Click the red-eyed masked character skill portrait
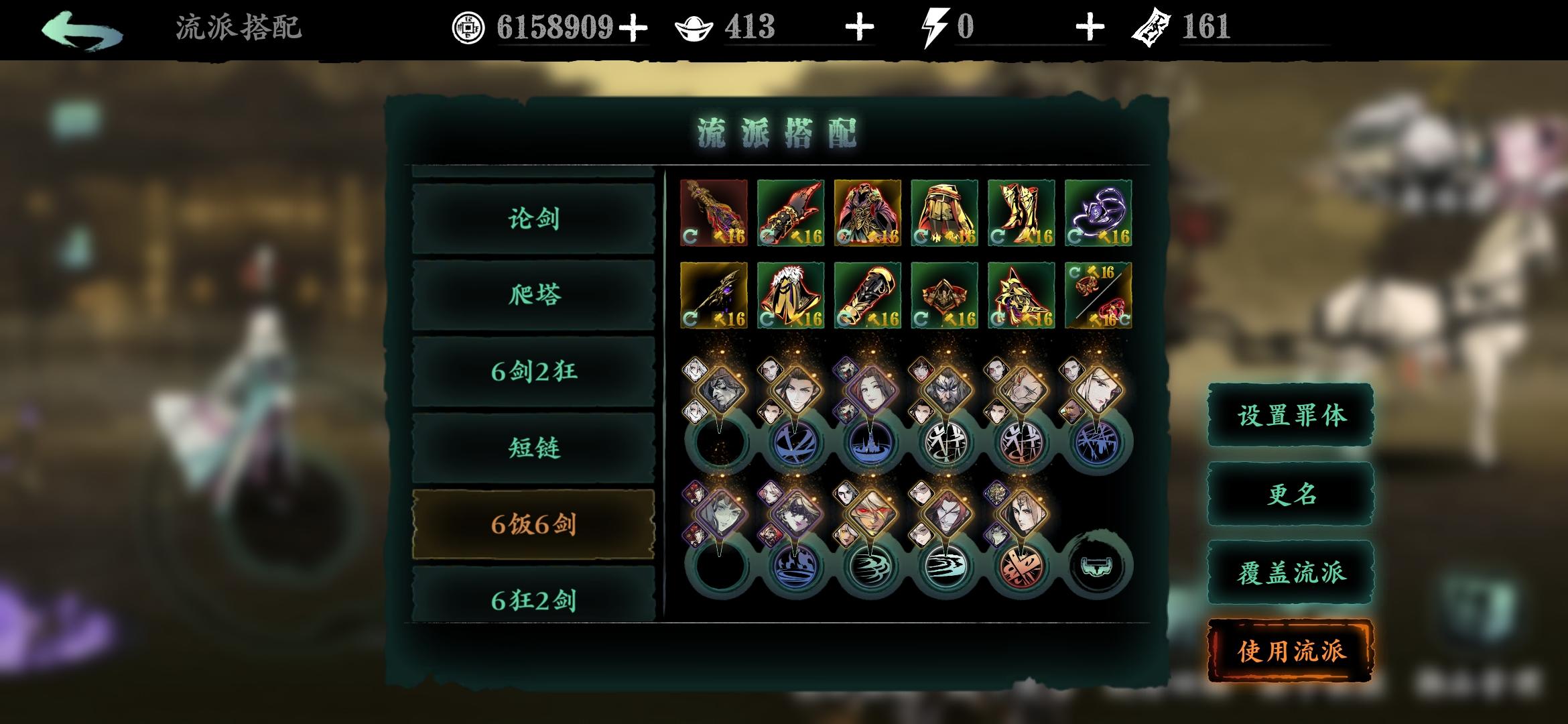 point(869,513)
